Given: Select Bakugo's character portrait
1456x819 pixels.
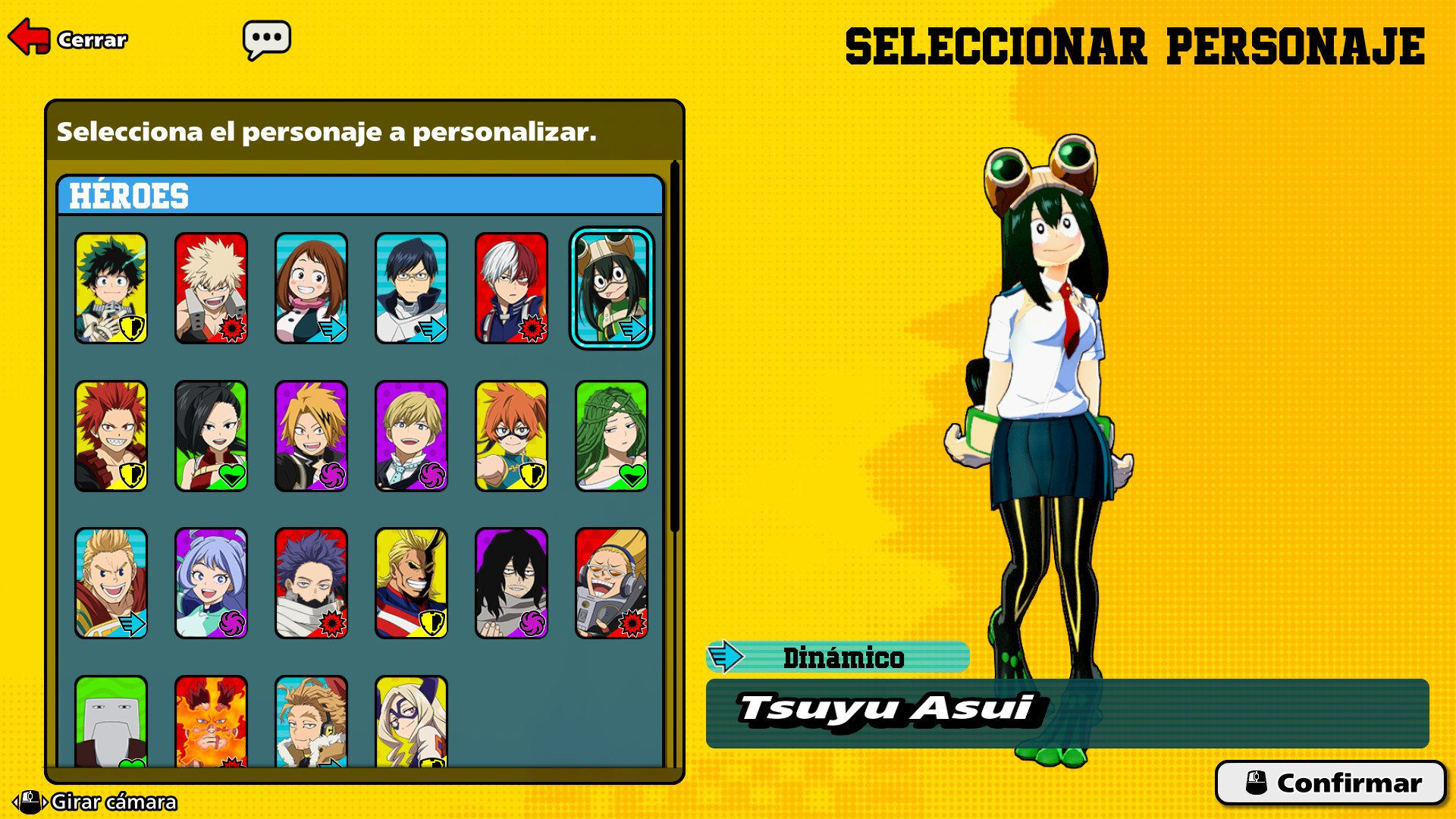Looking at the screenshot, I should (211, 288).
